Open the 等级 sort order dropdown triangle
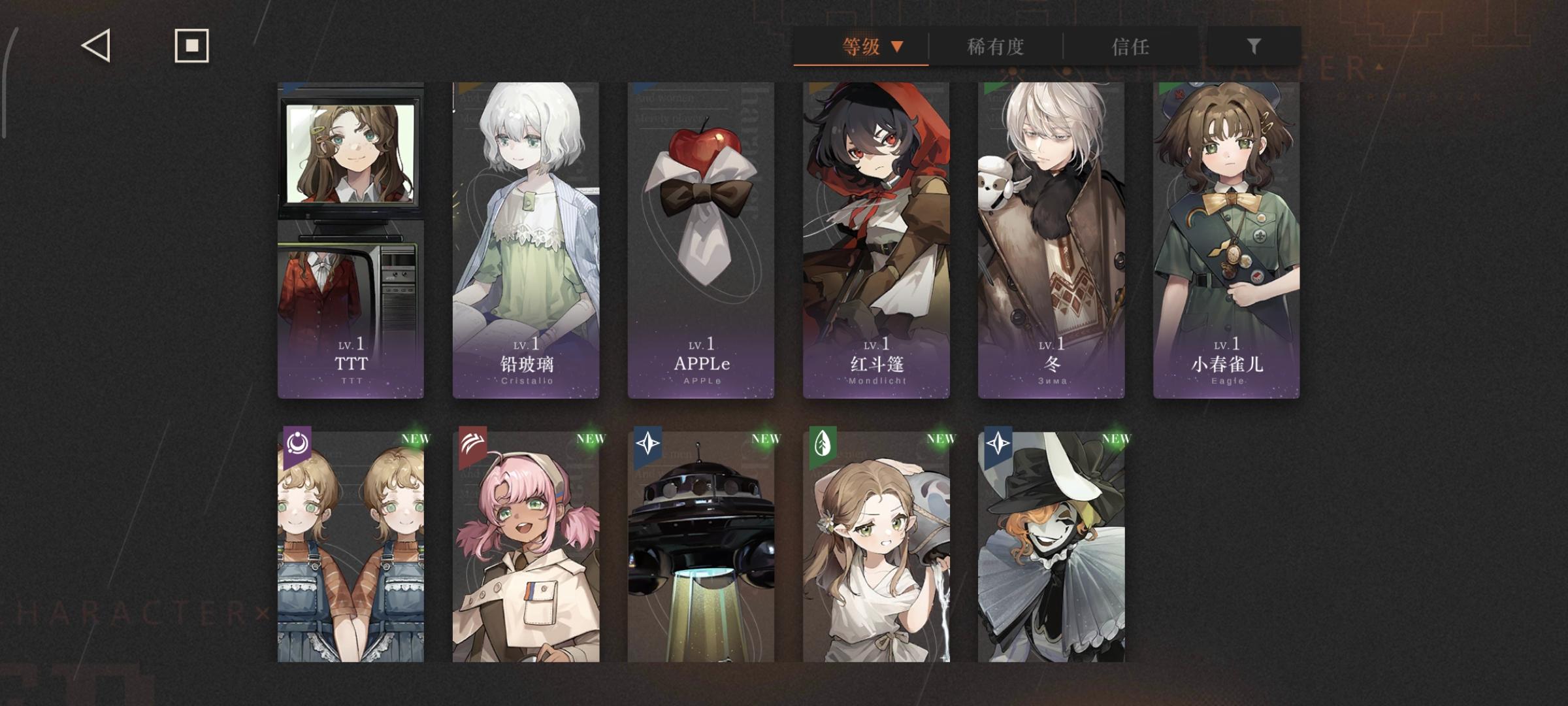The width and height of the screenshot is (1568, 706). click(x=898, y=46)
